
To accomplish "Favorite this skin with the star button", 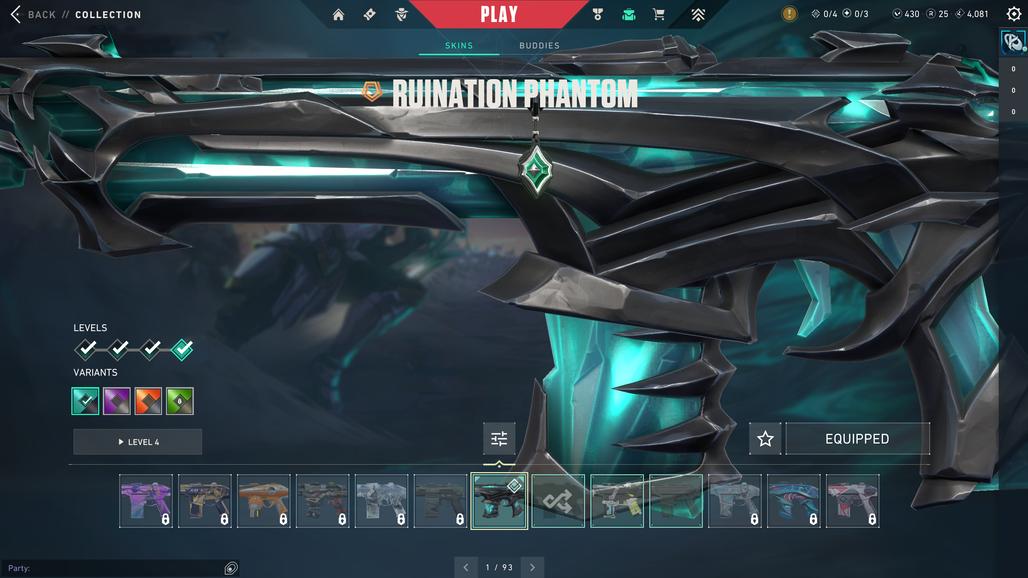I will [x=765, y=439].
